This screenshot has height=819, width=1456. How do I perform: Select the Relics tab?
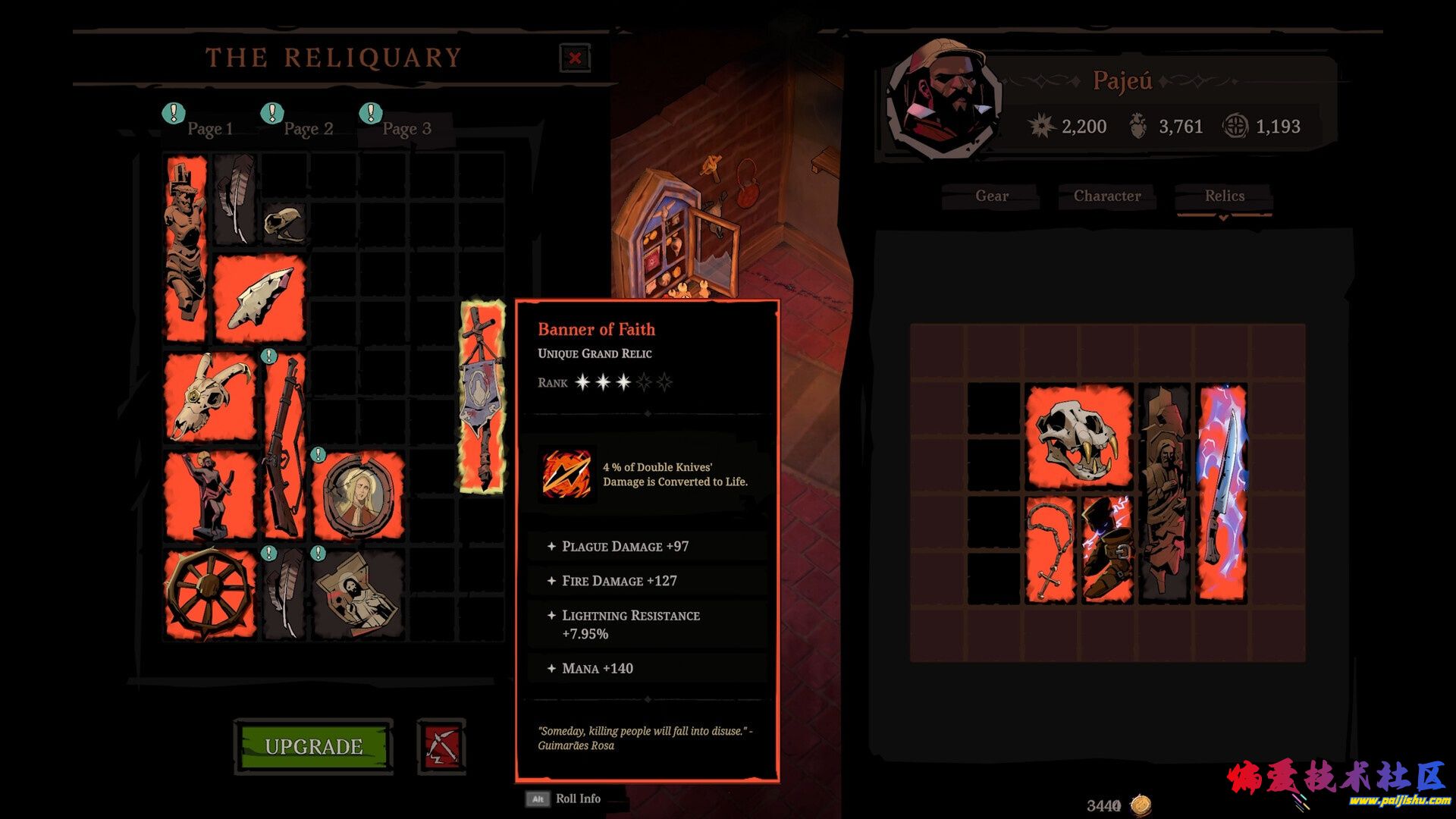click(x=1224, y=196)
